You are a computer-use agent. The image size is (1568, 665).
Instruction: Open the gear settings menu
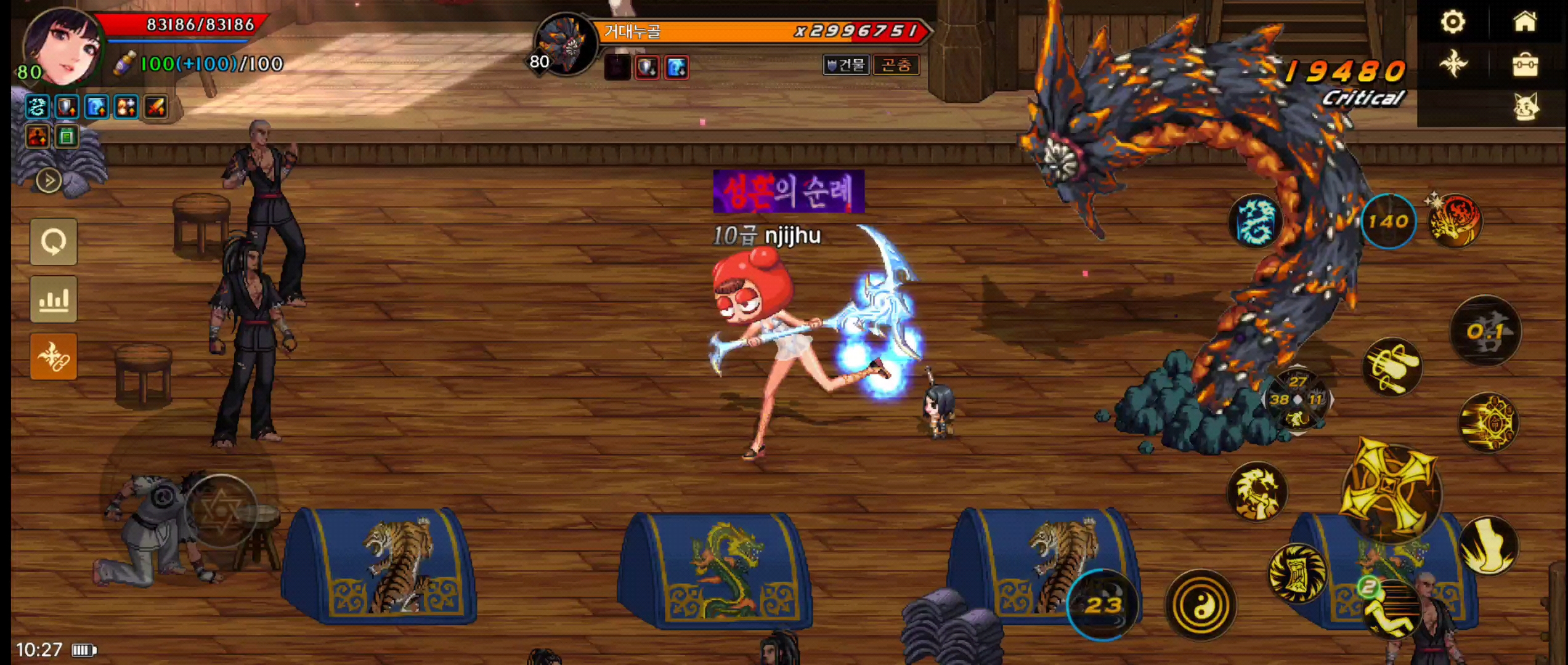pos(1453,22)
